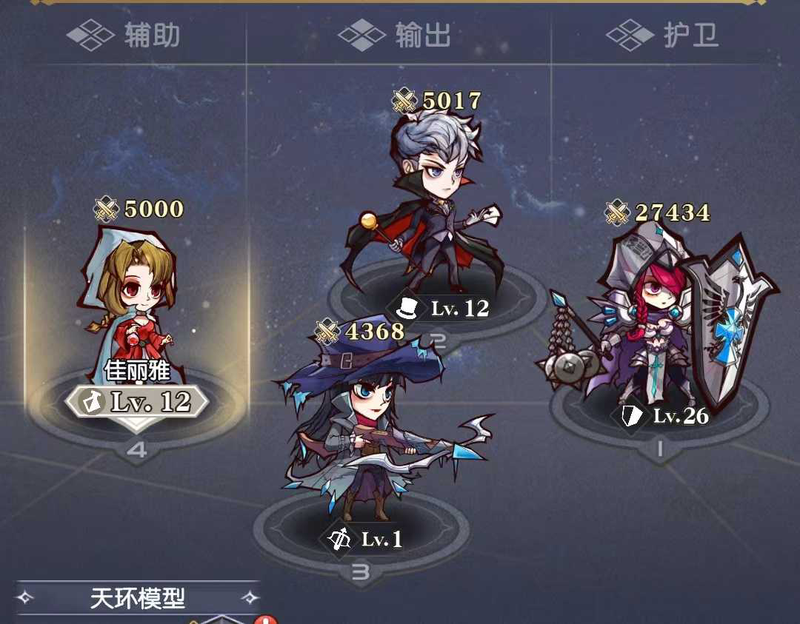Open the 天环模型 panel
The height and width of the screenshot is (624, 800).
(x=138, y=599)
